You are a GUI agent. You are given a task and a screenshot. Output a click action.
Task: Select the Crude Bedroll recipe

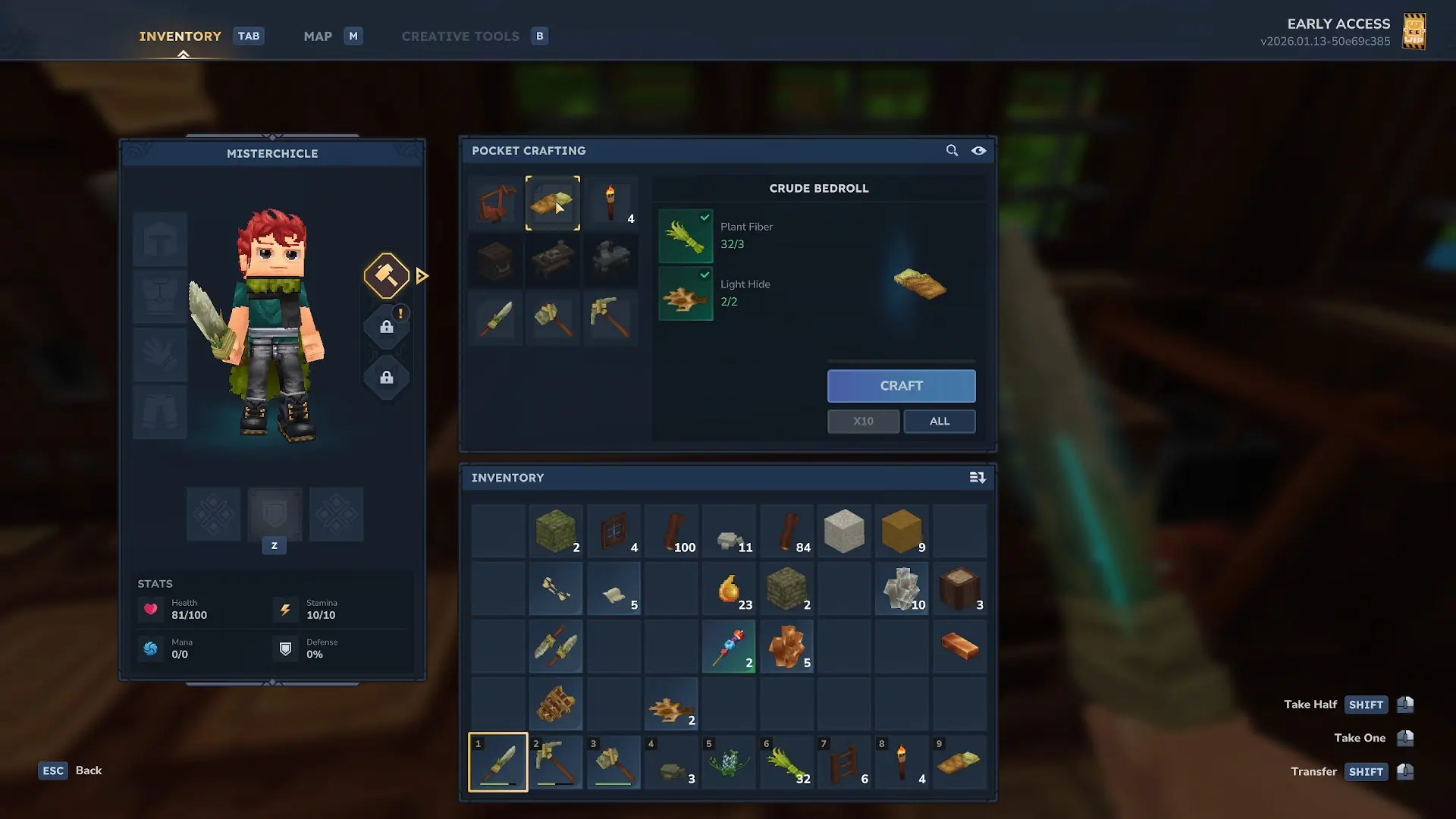[553, 203]
